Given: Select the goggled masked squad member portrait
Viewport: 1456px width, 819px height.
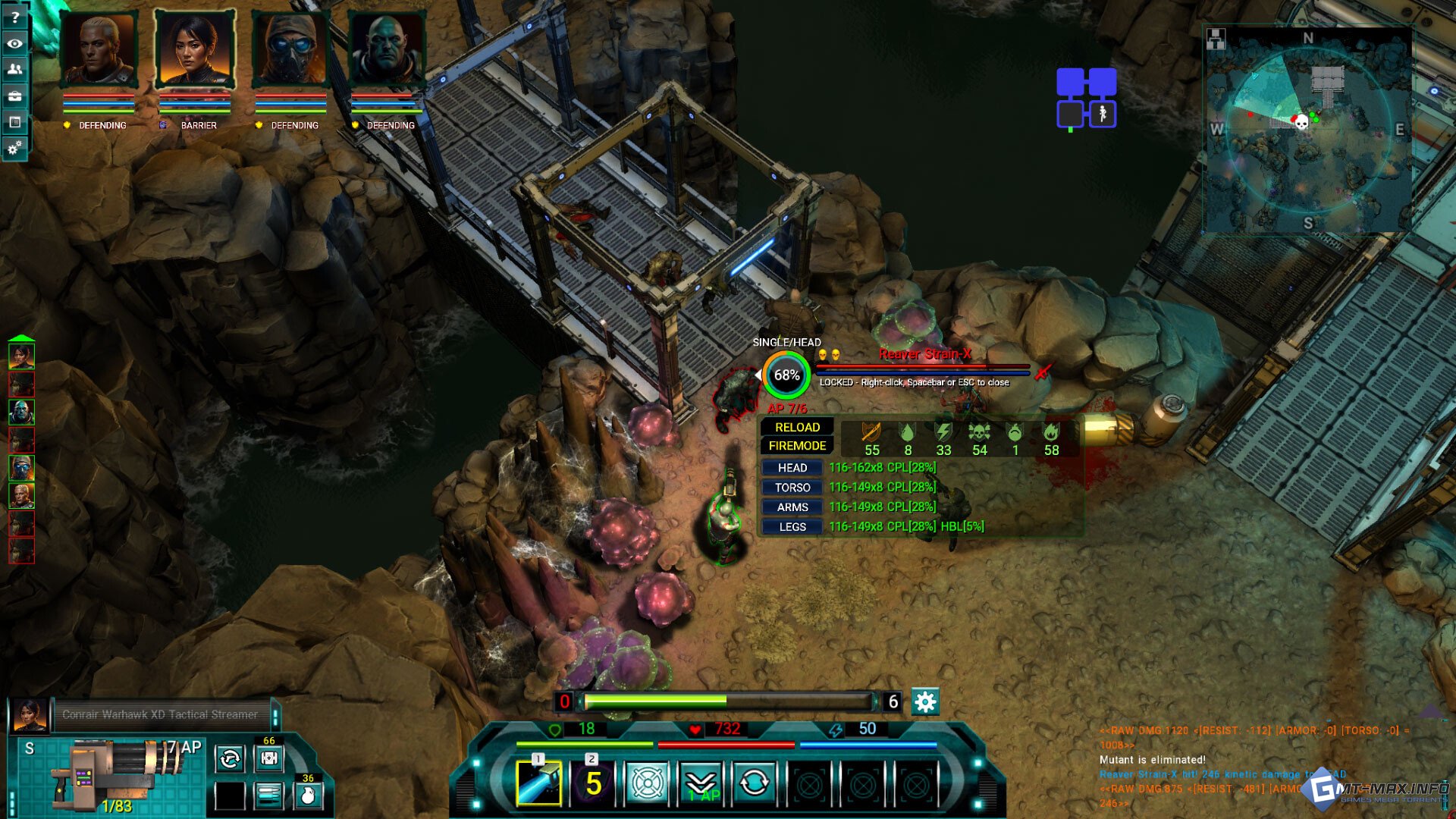Looking at the screenshot, I should (290, 49).
